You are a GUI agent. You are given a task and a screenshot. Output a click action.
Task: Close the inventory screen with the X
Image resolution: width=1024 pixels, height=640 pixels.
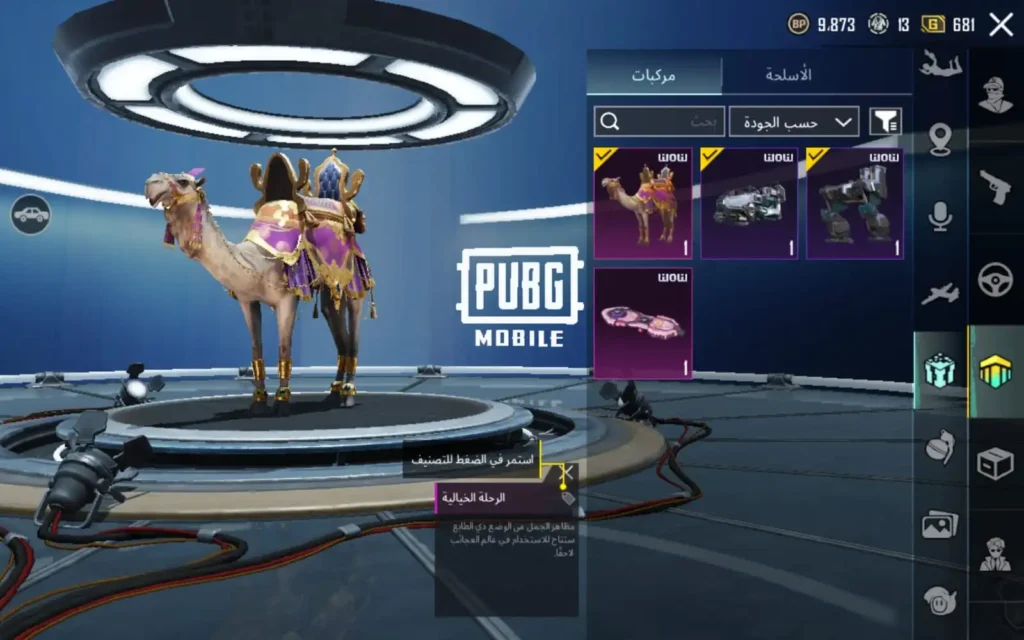click(x=1001, y=25)
